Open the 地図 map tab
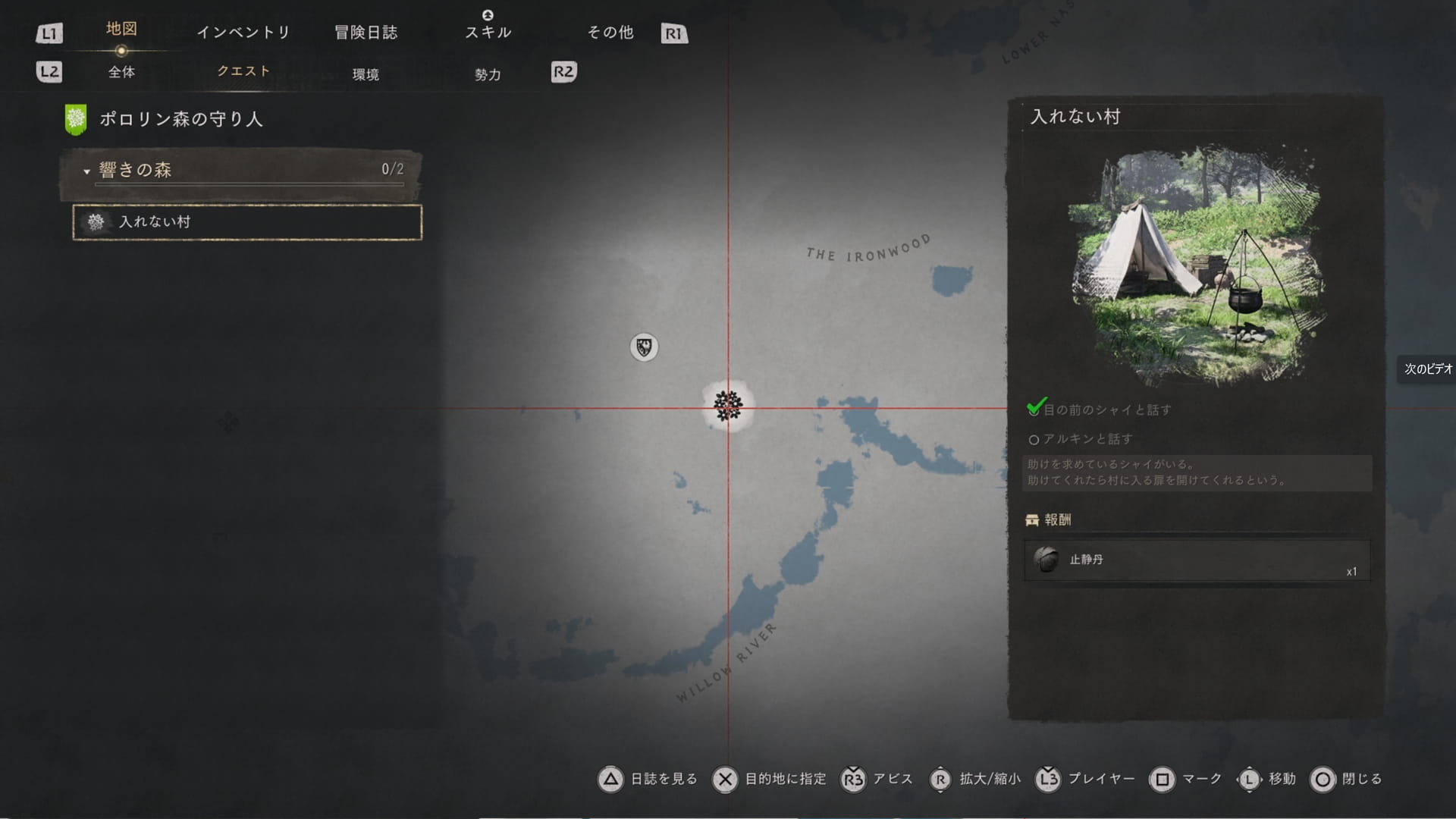This screenshot has width=1456, height=819. point(121,30)
